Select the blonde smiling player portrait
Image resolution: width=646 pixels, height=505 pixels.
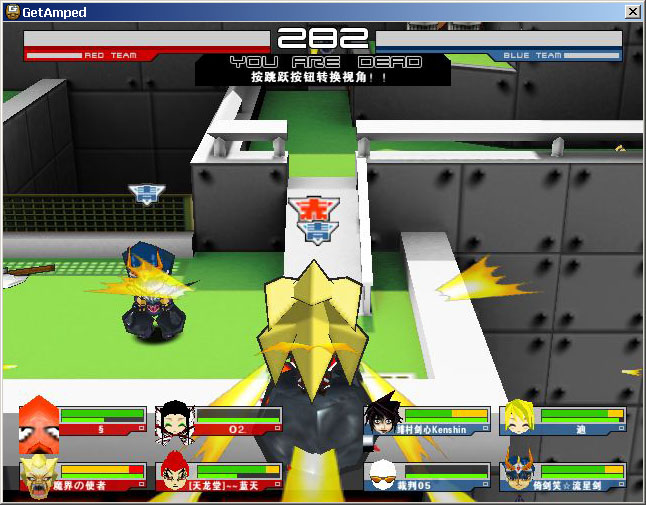(x=519, y=419)
